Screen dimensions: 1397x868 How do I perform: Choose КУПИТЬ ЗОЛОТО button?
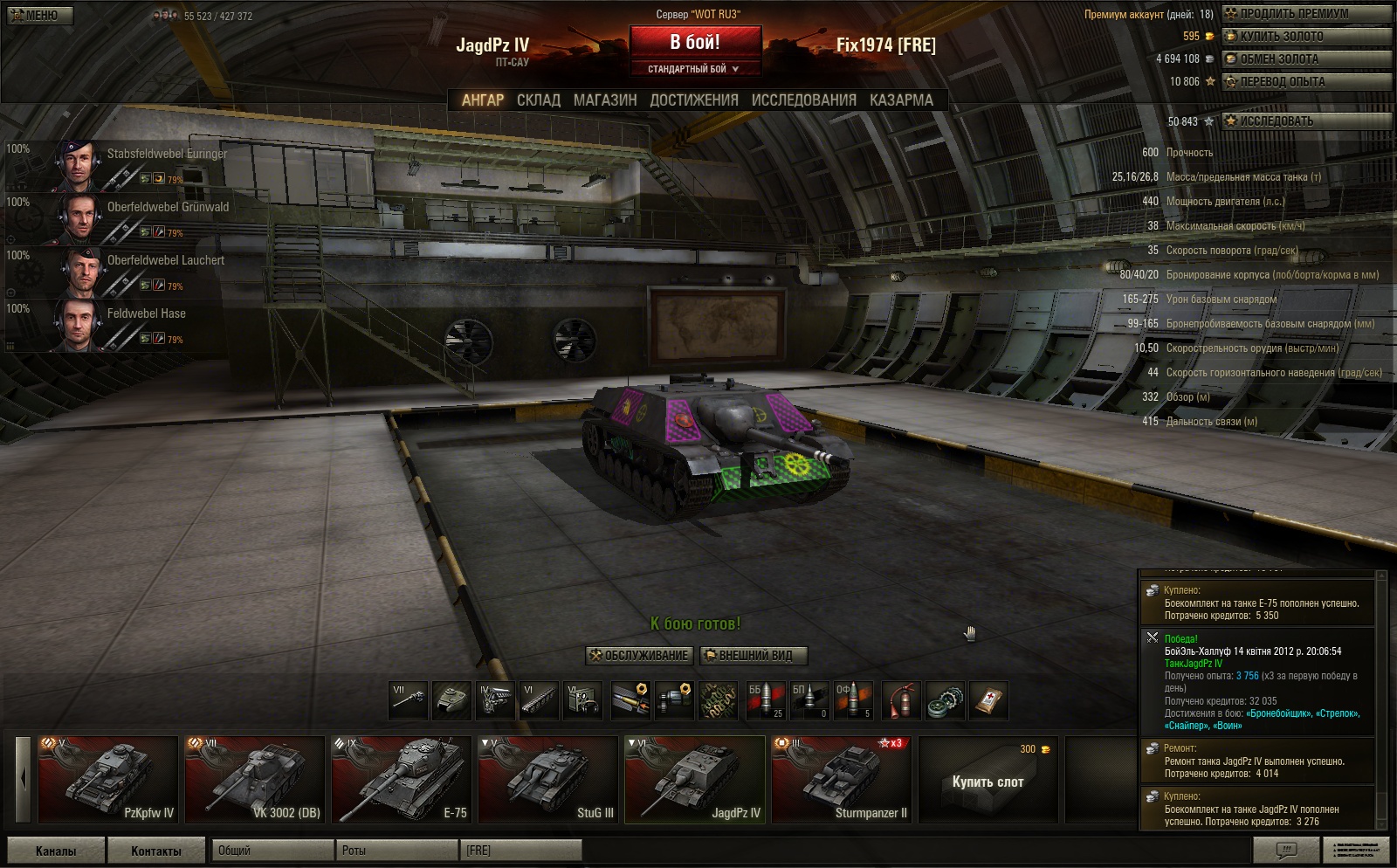pos(1305,37)
